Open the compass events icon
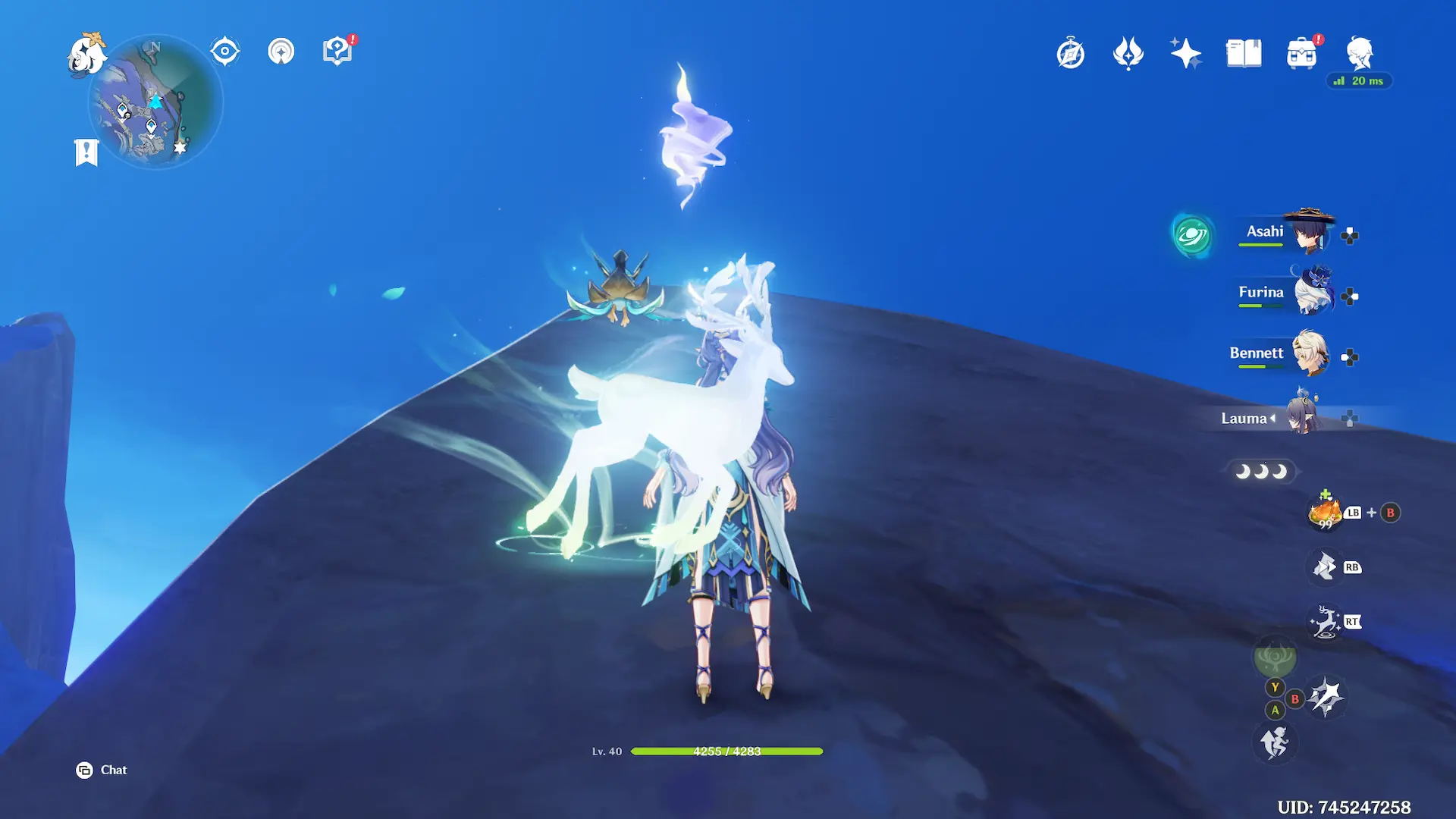Viewport: 1456px width, 819px height. (x=1070, y=54)
